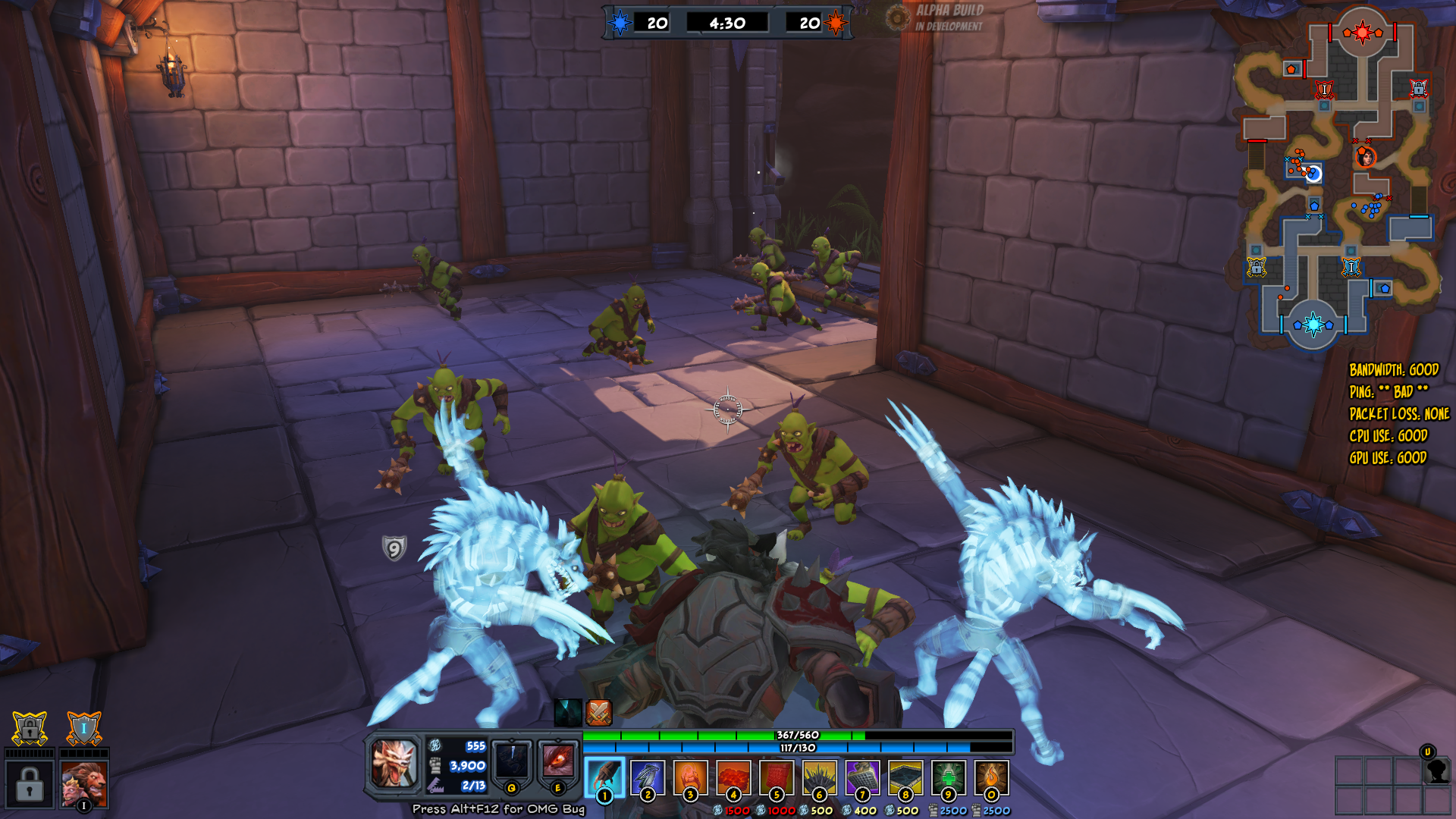Click the crossed swords buff icon
1456x819 pixels.
[x=598, y=712]
